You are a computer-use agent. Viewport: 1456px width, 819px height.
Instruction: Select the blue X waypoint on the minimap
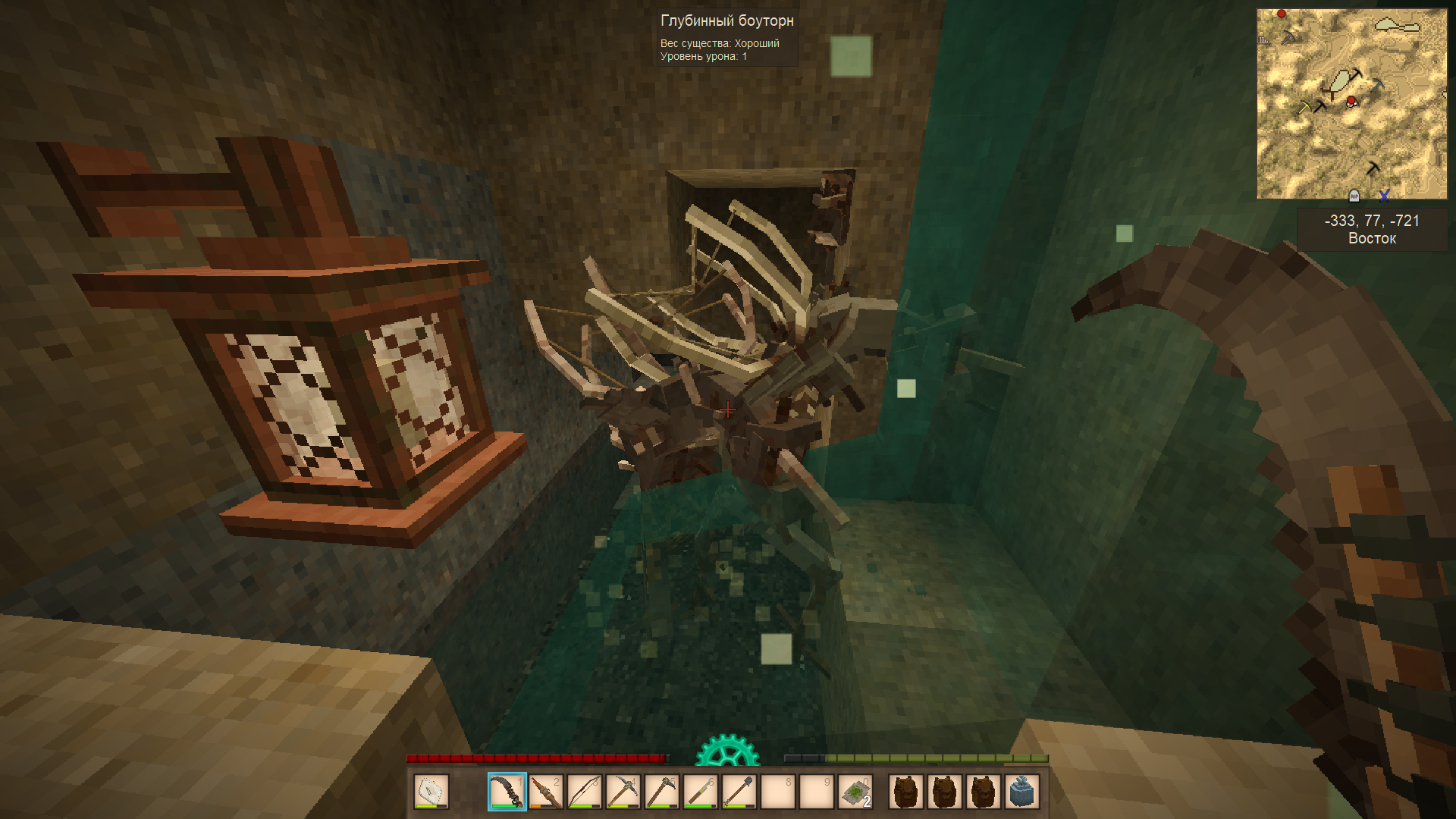click(x=1384, y=196)
